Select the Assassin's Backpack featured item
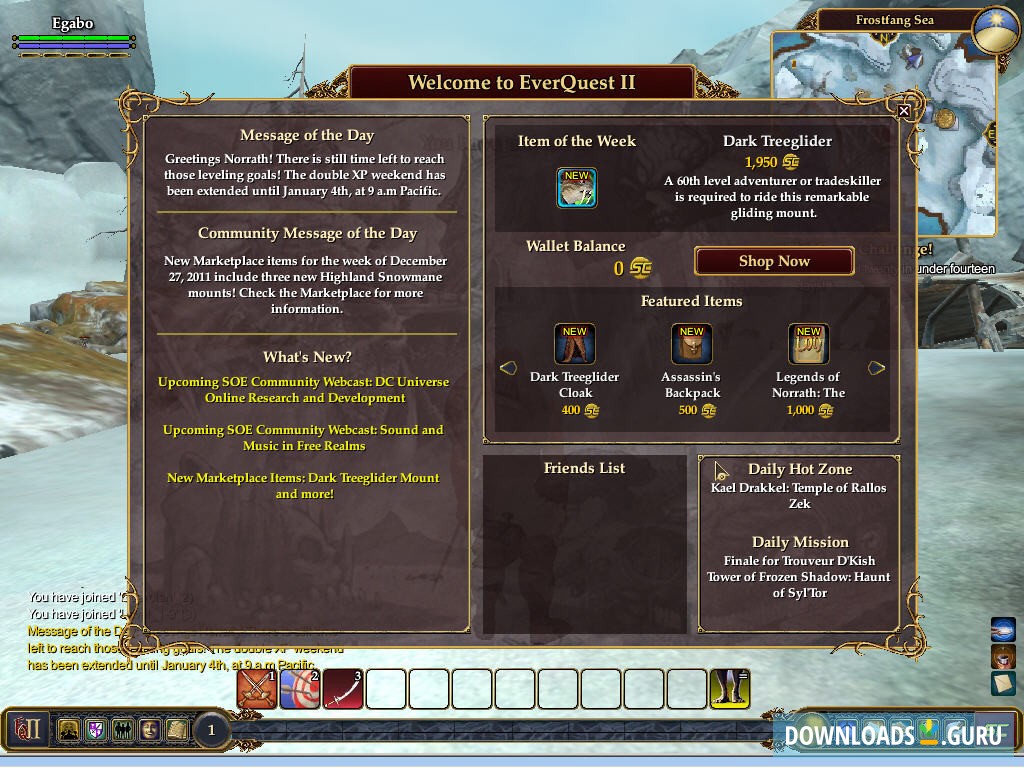Viewport: 1024px width, 768px height. [x=692, y=344]
